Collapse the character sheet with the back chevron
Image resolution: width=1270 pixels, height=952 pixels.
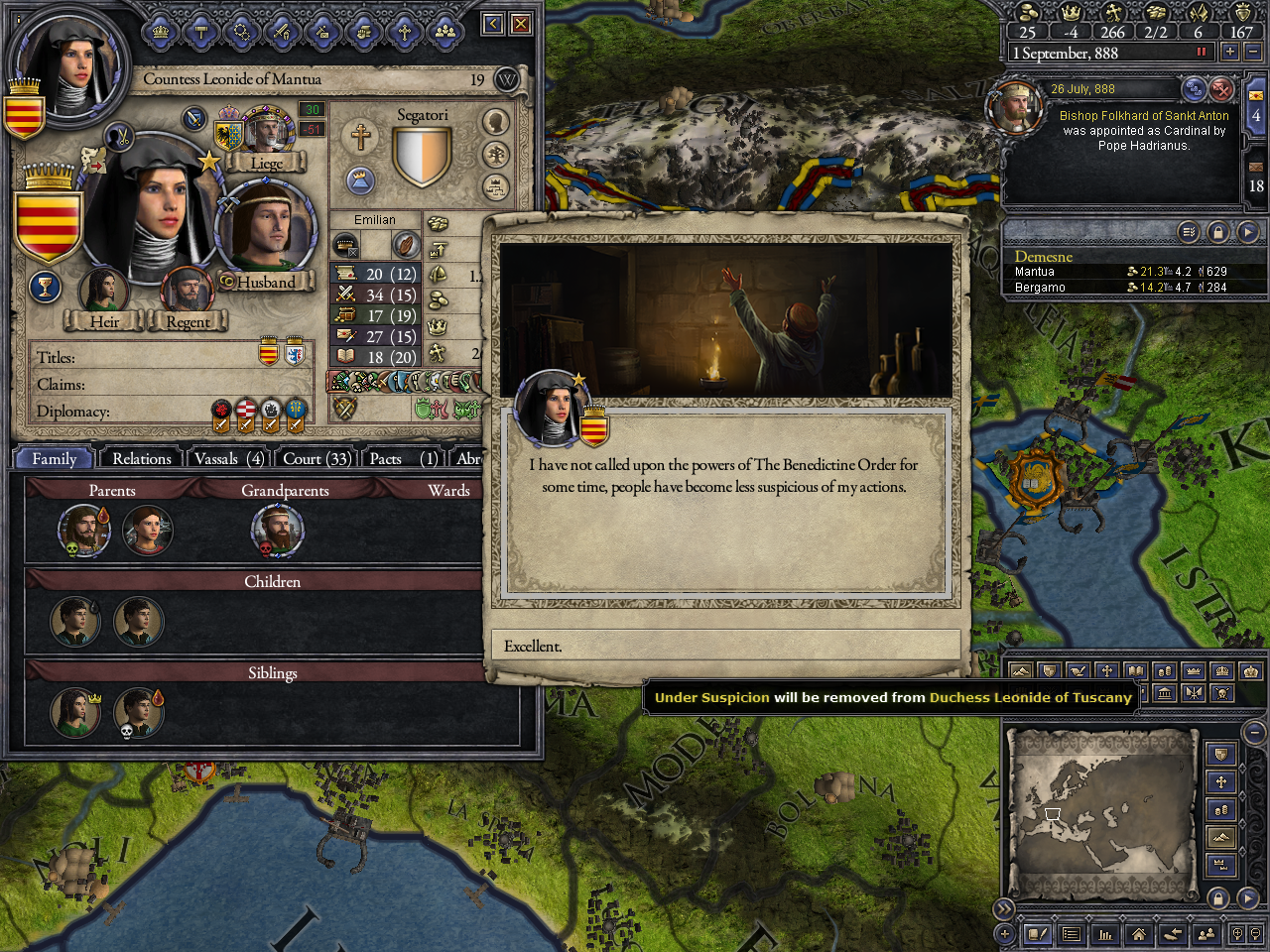click(491, 24)
